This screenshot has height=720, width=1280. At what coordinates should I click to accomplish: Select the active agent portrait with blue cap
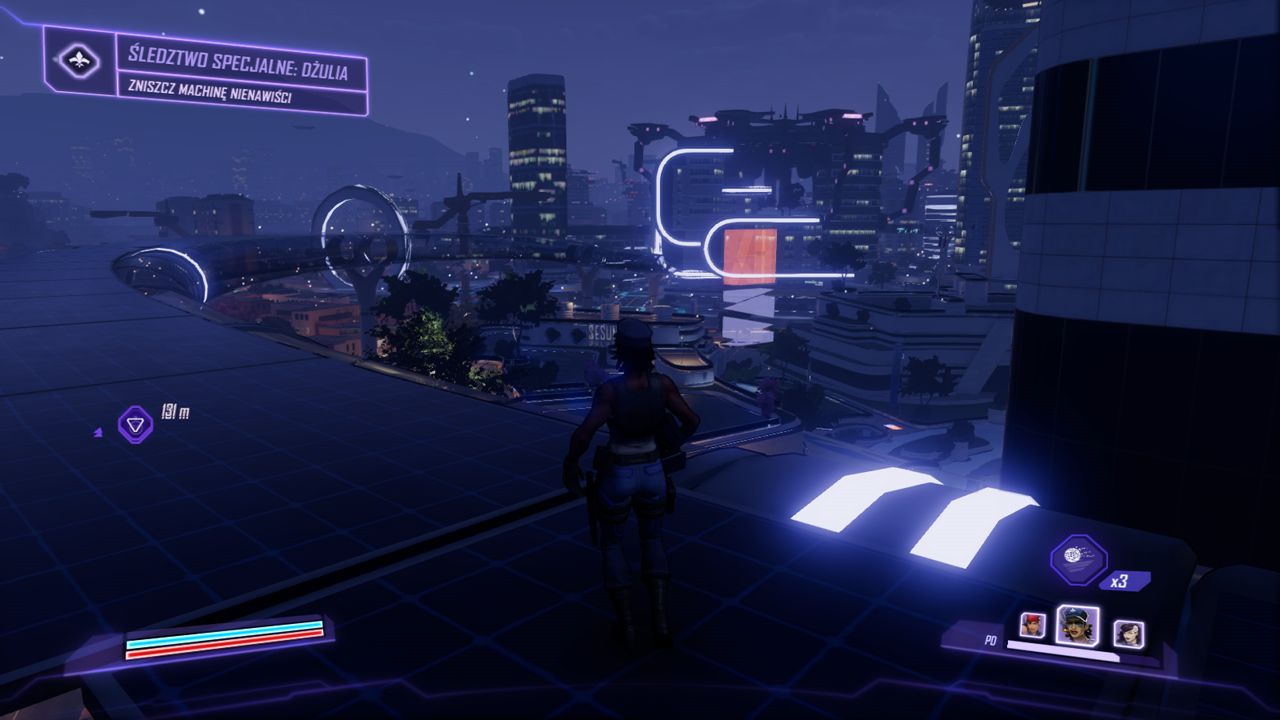1077,626
